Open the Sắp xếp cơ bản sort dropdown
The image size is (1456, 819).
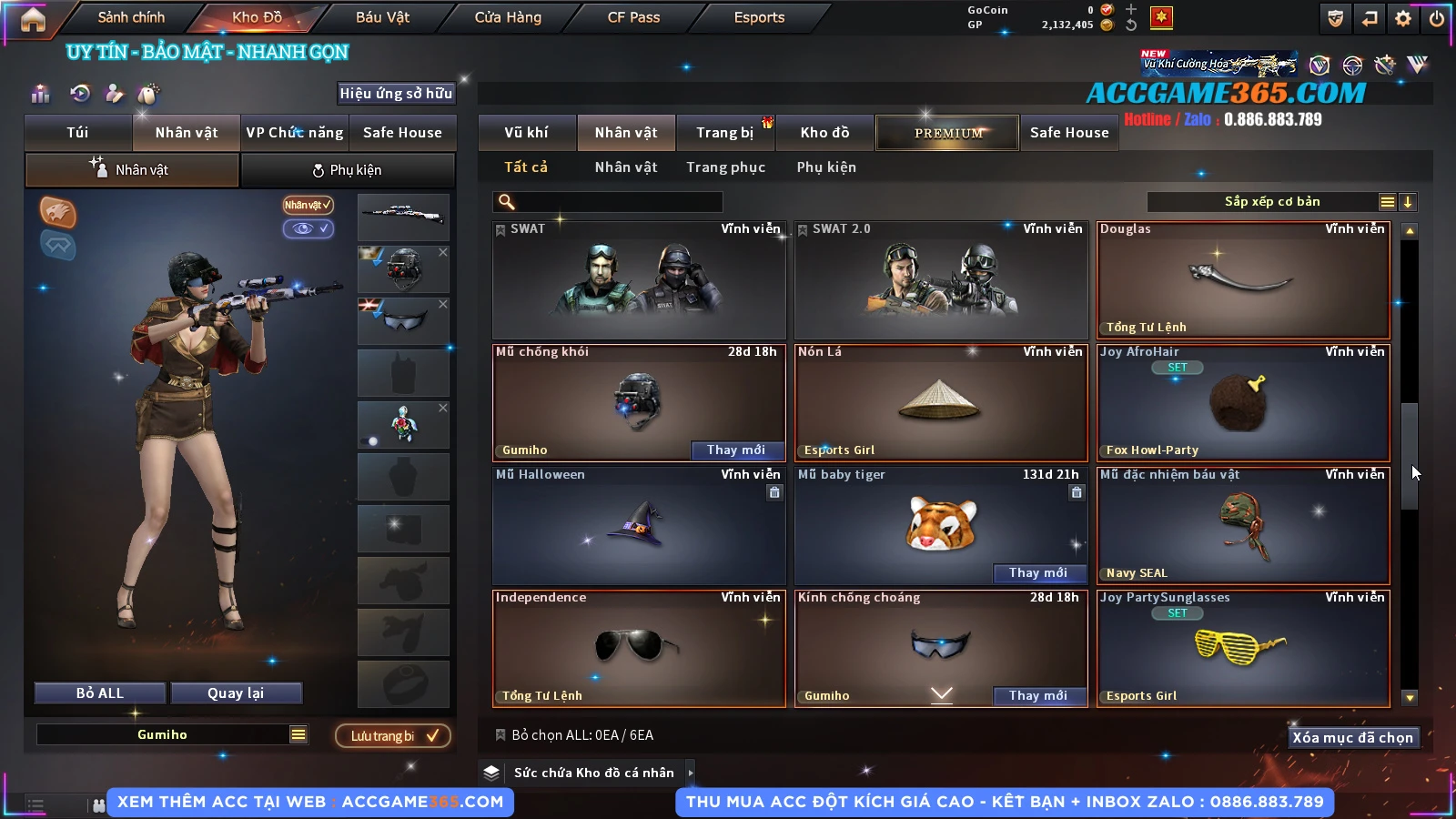coord(1271,202)
